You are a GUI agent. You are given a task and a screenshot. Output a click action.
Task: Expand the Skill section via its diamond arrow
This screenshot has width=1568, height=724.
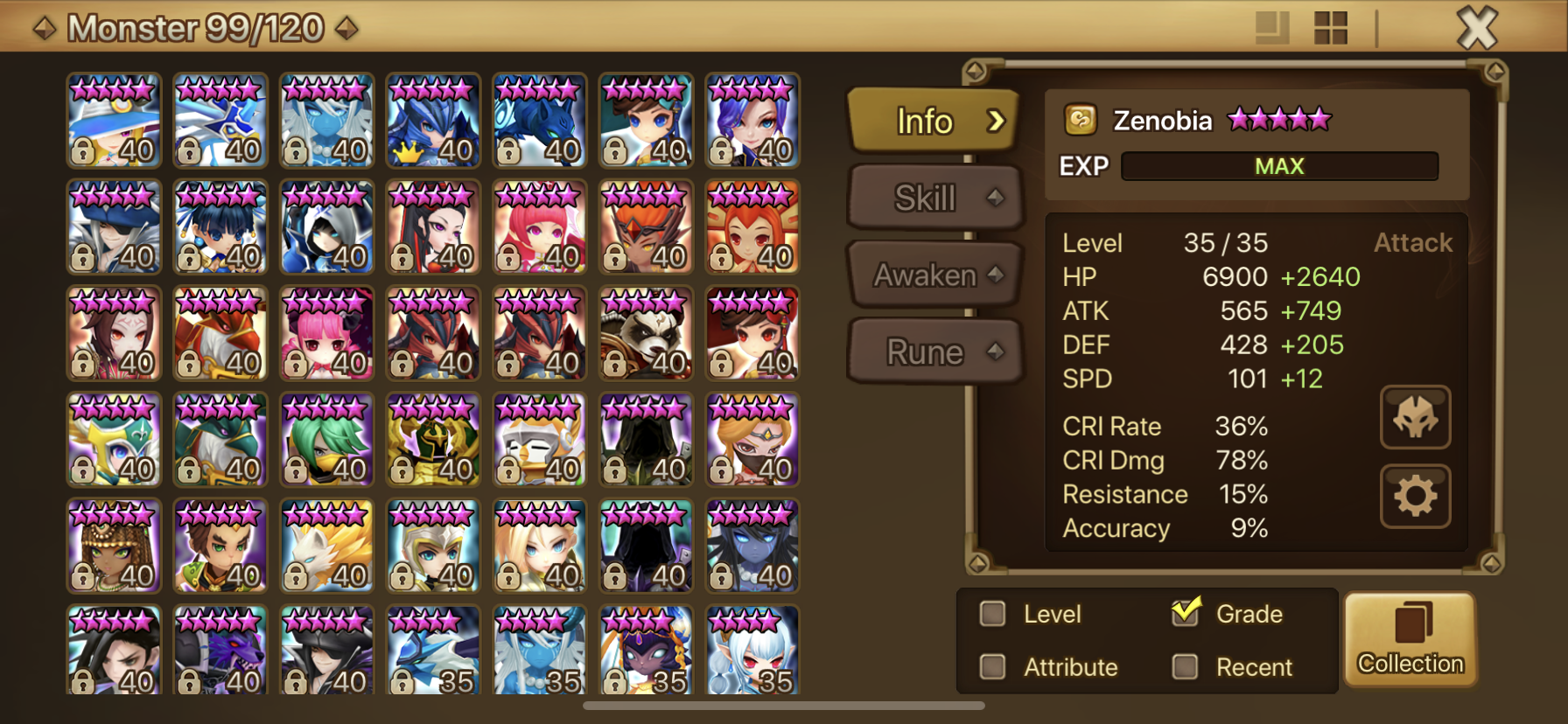tap(996, 198)
